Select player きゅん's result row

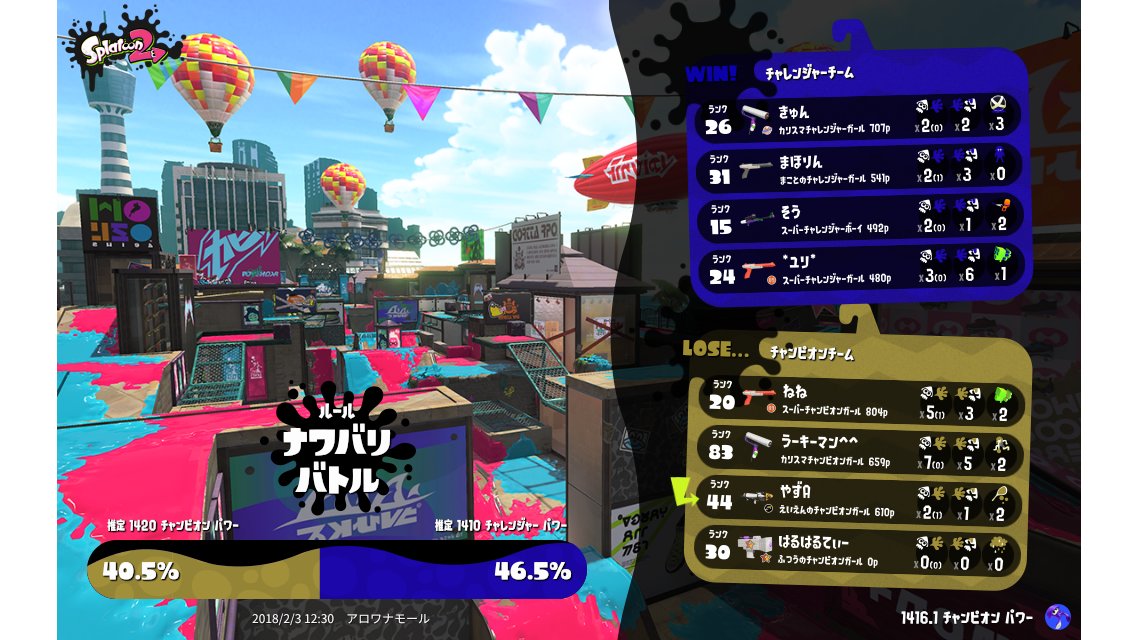[860, 118]
